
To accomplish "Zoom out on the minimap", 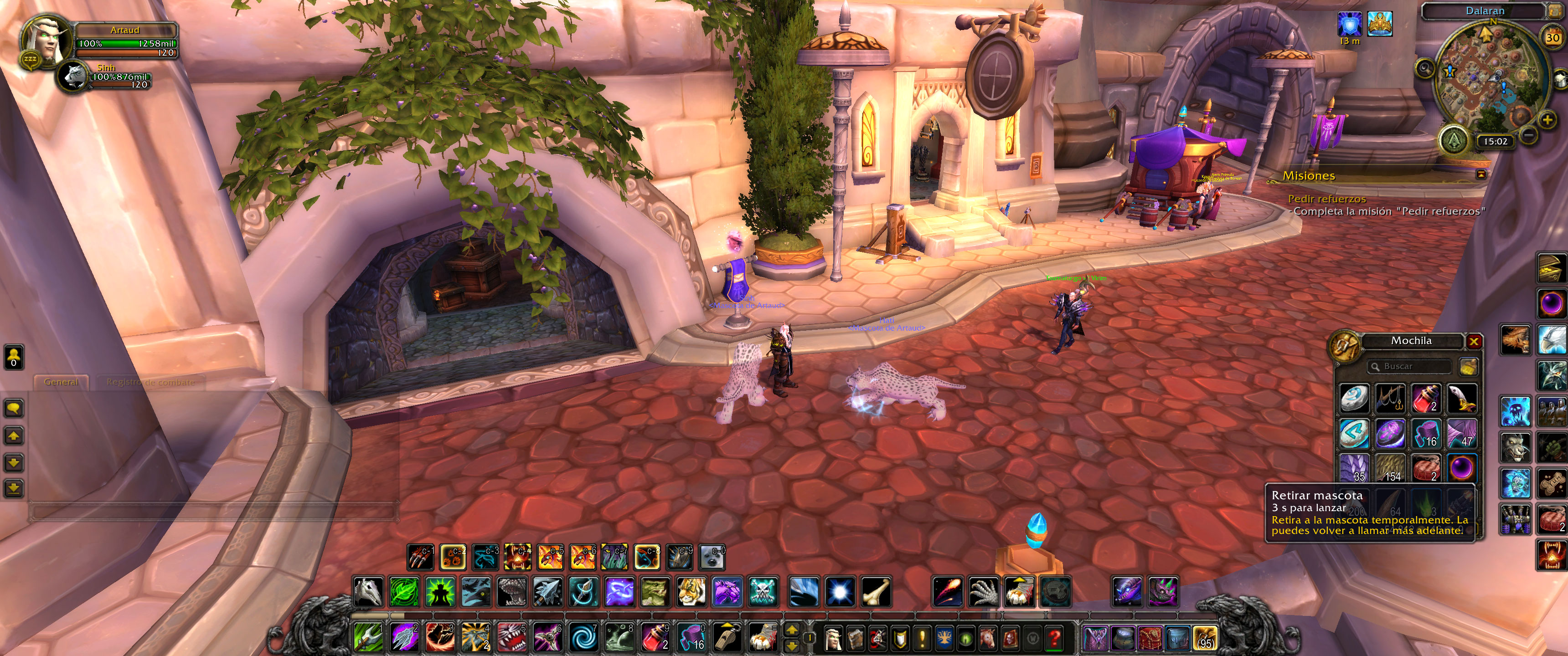I will point(1528,134).
